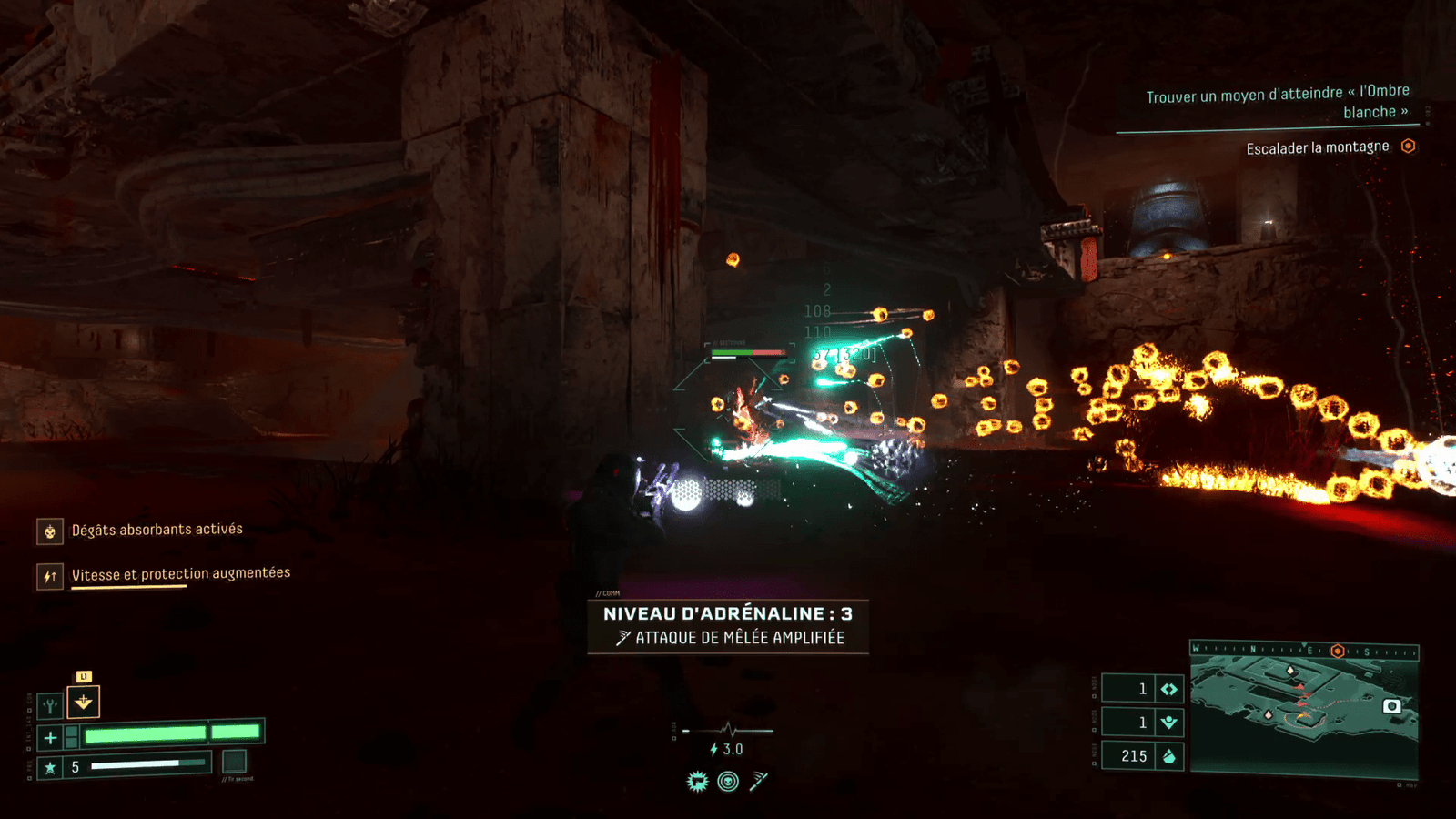Click the double-diamond resource icon
The height and width of the screenshot is (819, 1456).
1169,689
